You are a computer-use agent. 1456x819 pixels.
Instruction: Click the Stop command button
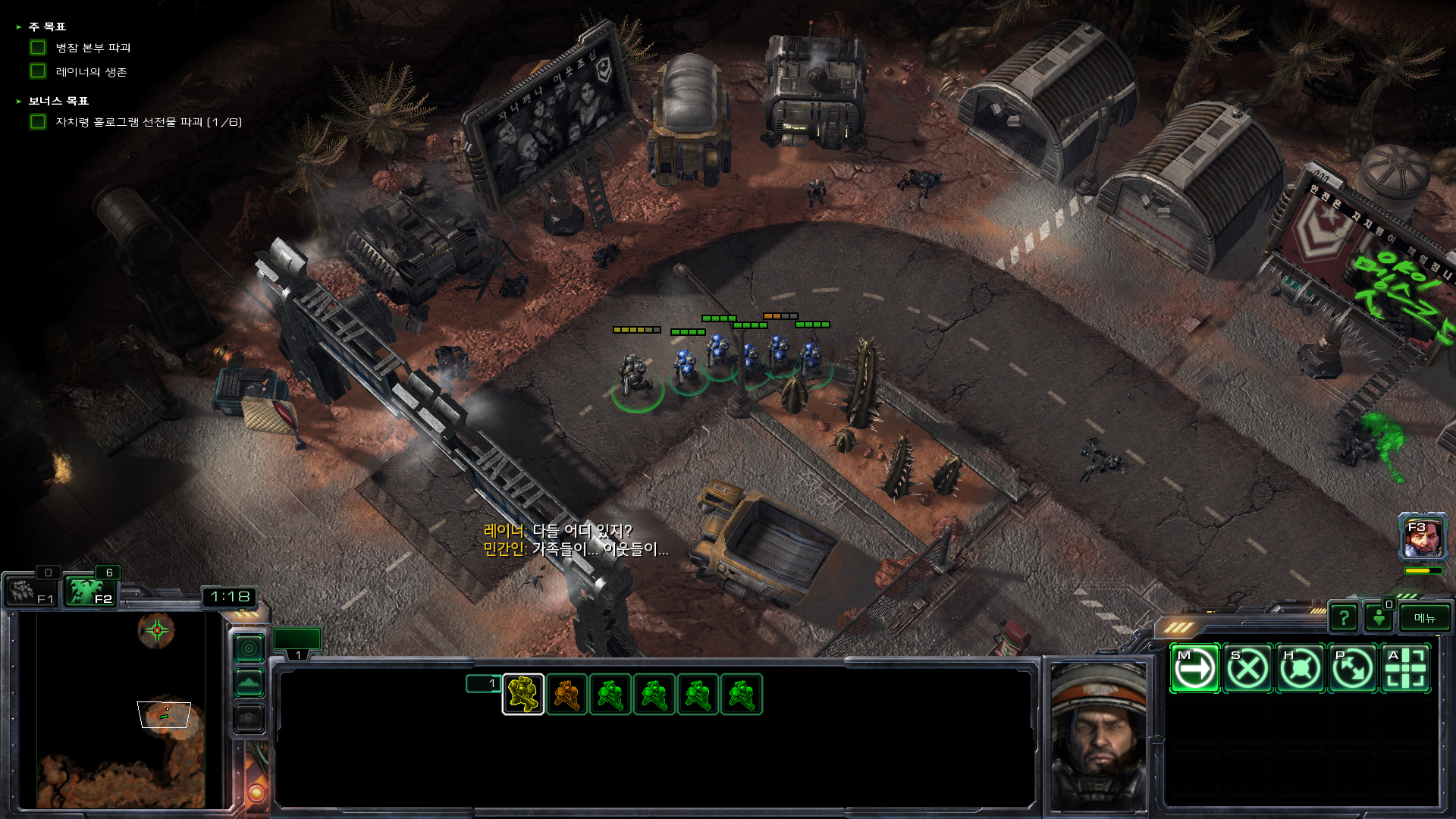(1247, 669)
